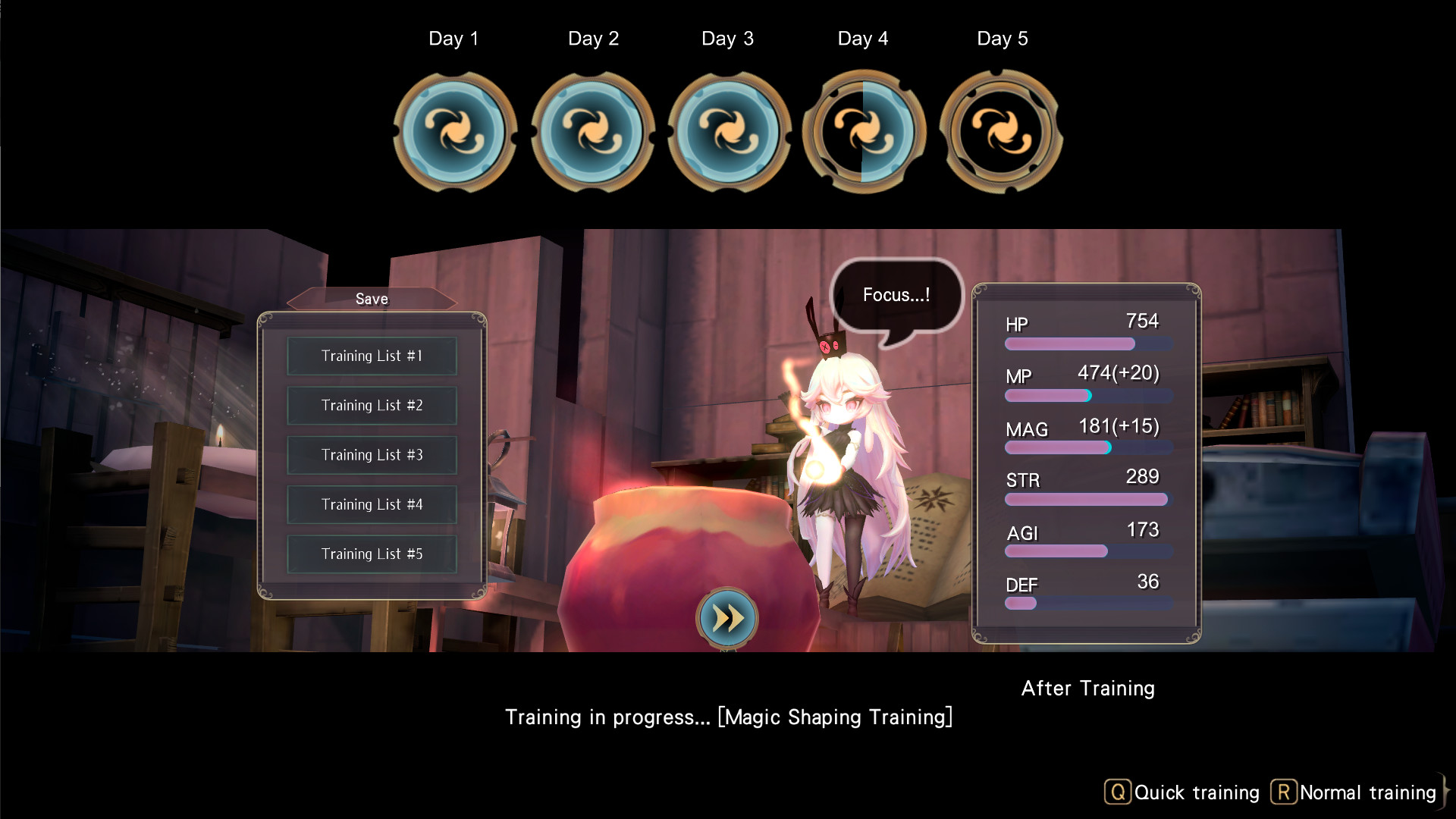
Task: Click the Day 4 label
Action: [863, 38]
